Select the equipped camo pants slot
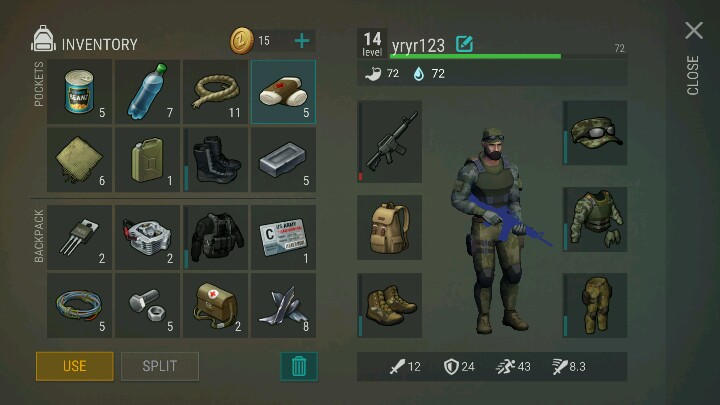 596,305
